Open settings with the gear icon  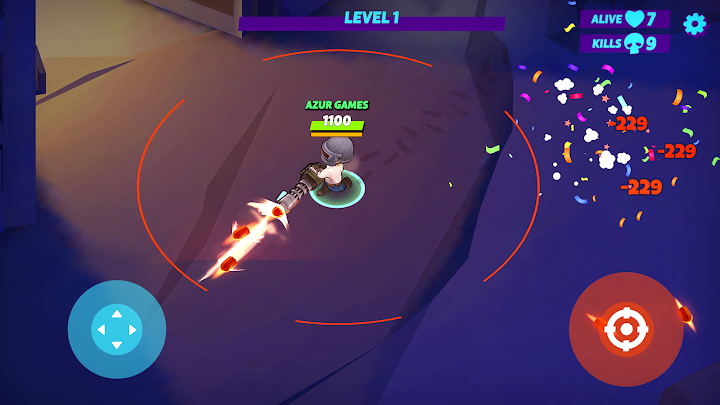[x=694, y=24]
